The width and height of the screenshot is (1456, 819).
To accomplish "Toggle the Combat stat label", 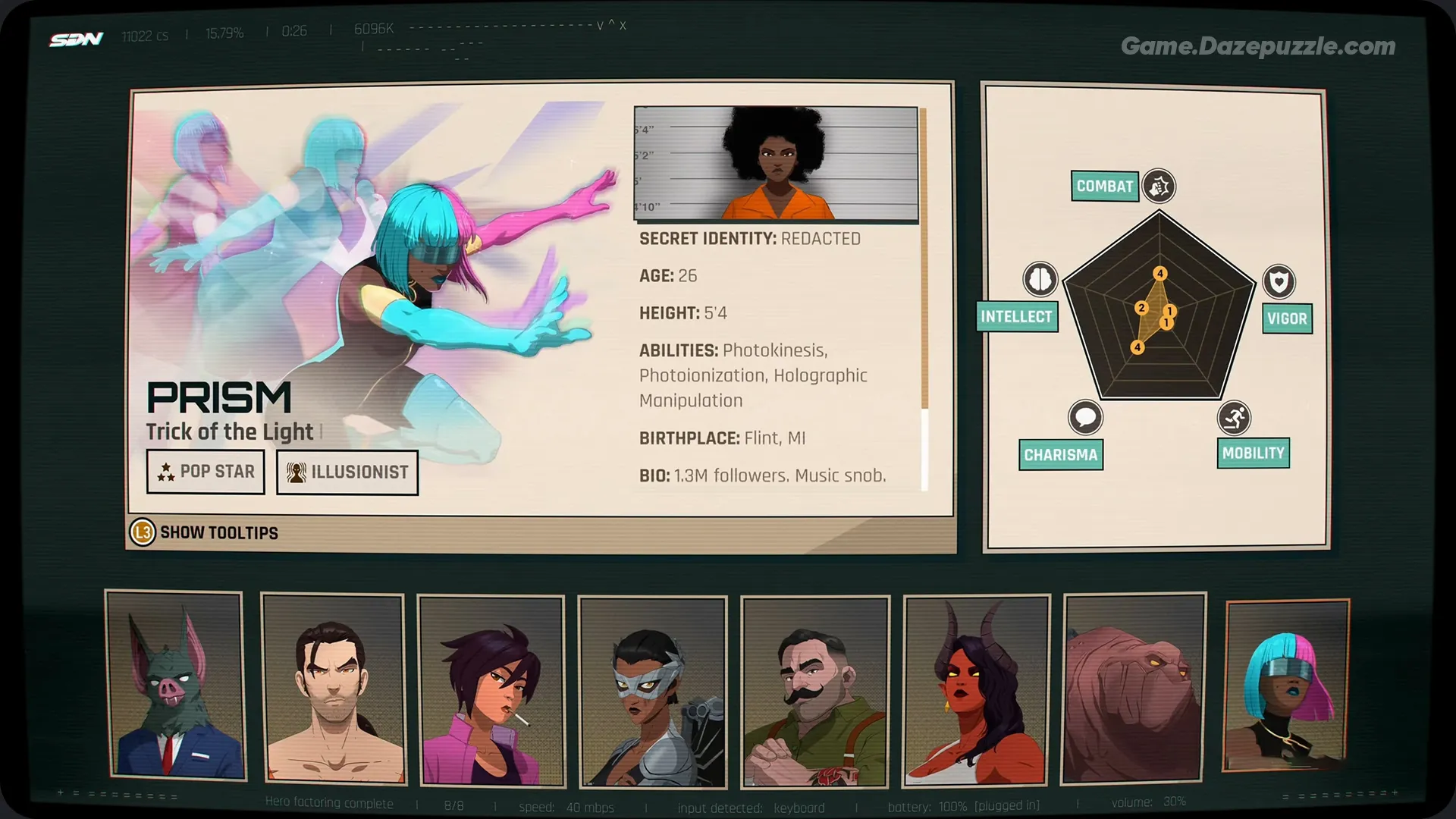I will point(1104,184).
